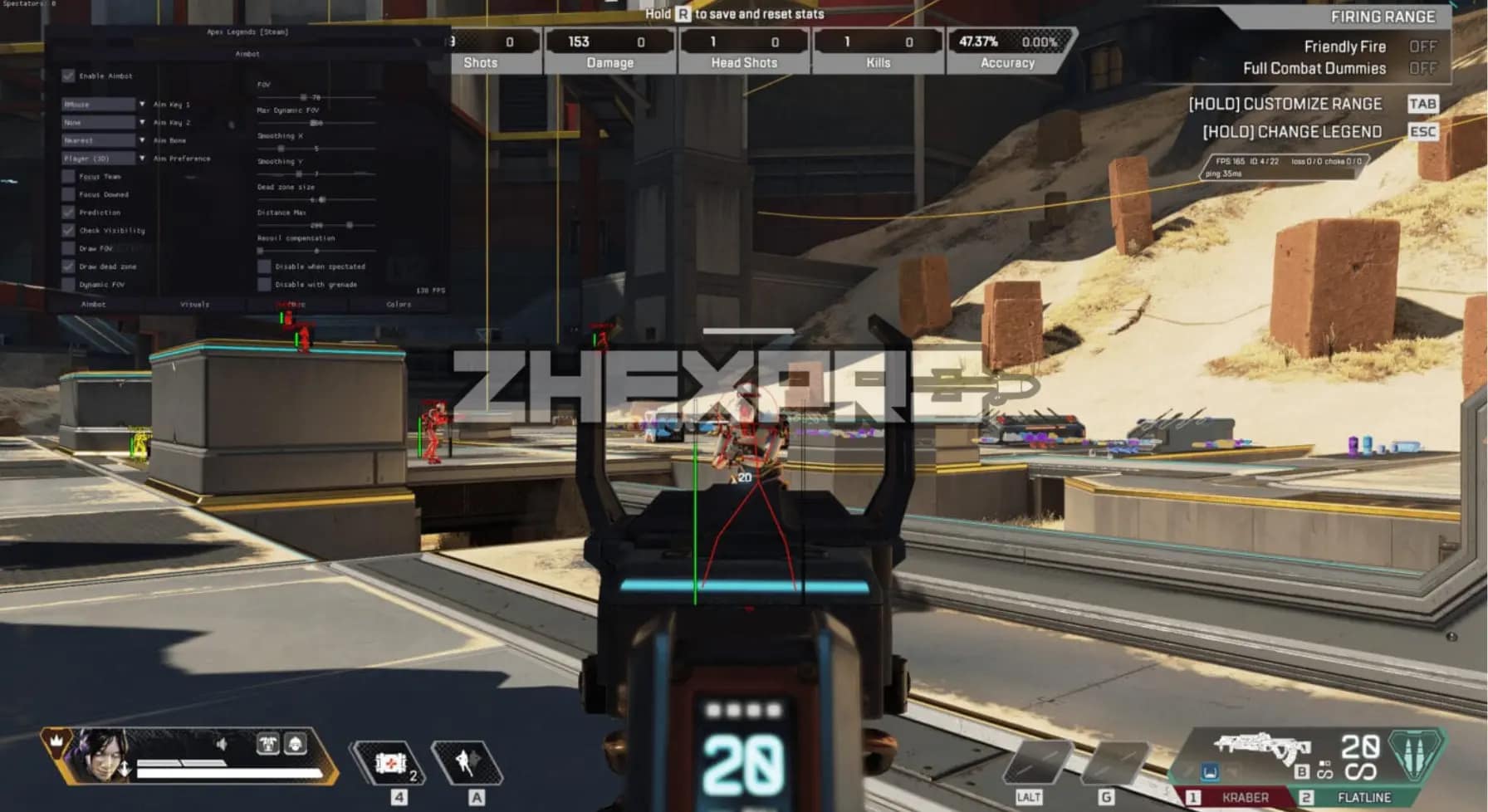1488x812 pixels.
Task: Click the ESC button for Change Legend
Action: tap(1422, 130)
